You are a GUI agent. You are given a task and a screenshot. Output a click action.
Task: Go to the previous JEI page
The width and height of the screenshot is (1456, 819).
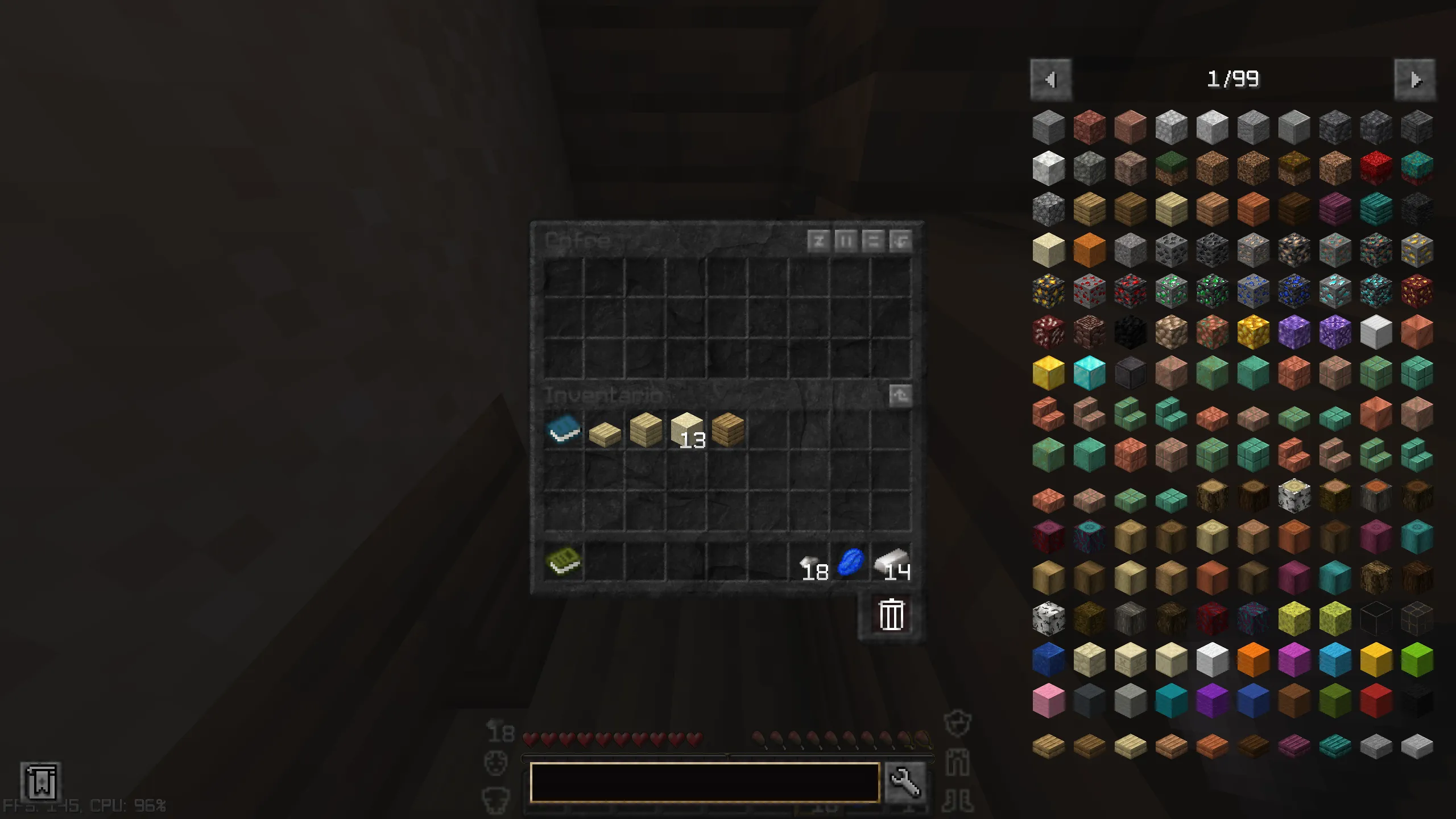1051,80
